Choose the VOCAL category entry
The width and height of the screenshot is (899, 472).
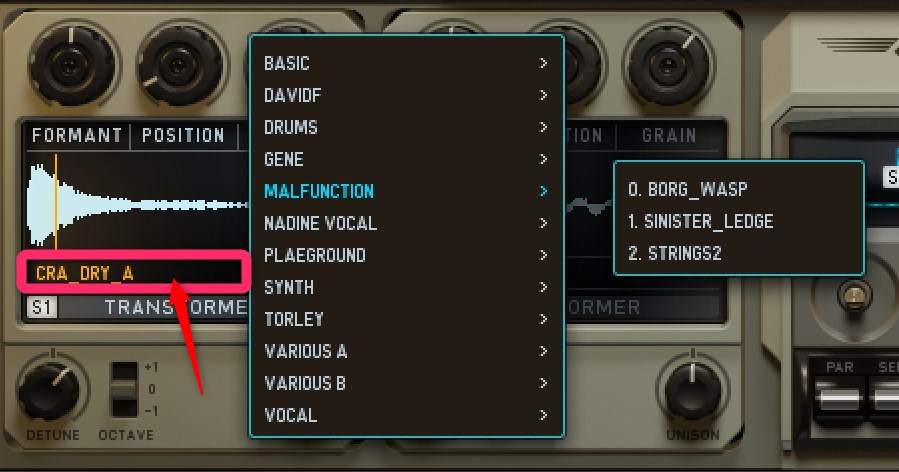[x=290, y=415]
